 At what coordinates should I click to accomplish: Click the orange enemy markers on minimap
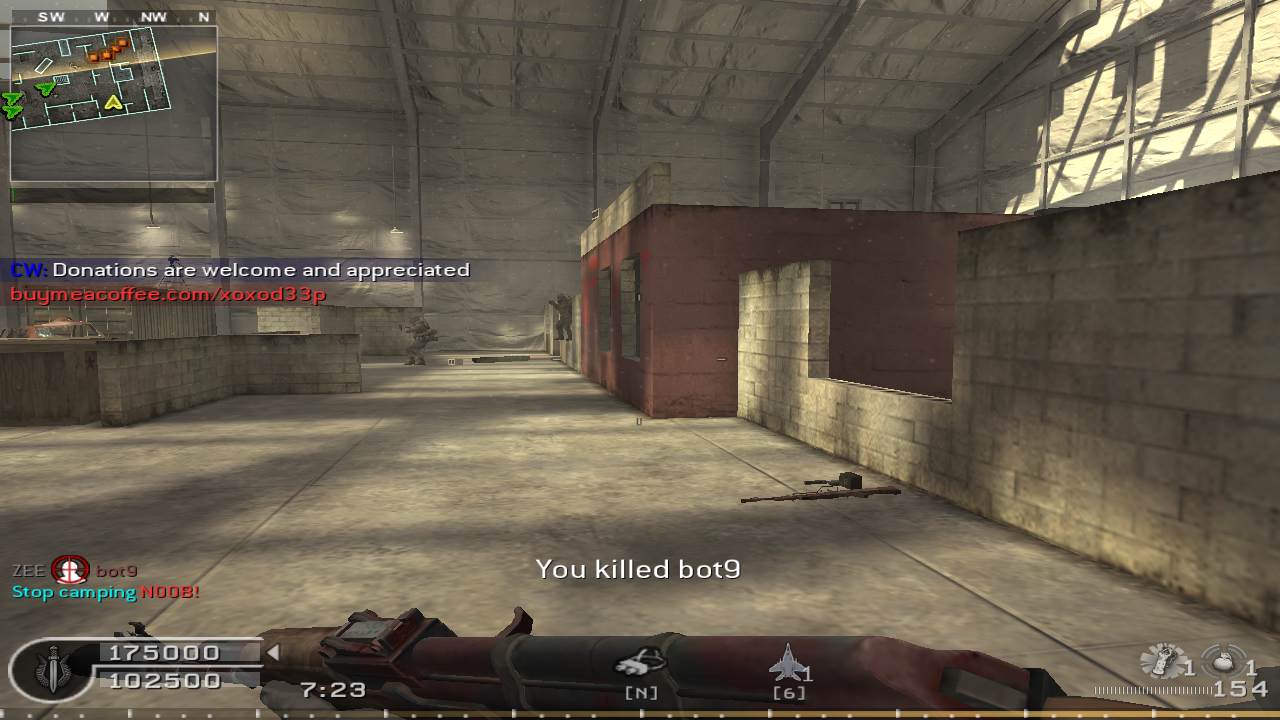coord(108,50)
